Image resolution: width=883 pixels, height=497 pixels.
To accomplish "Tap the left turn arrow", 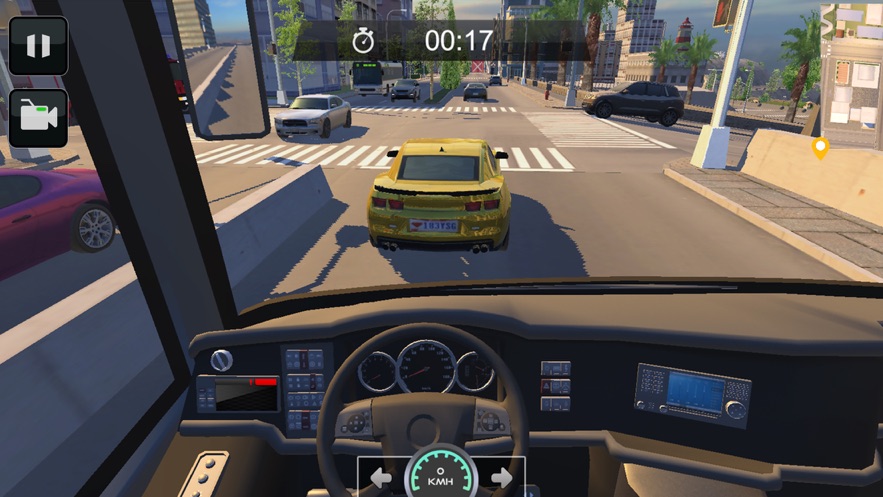I will click(381, 478).
